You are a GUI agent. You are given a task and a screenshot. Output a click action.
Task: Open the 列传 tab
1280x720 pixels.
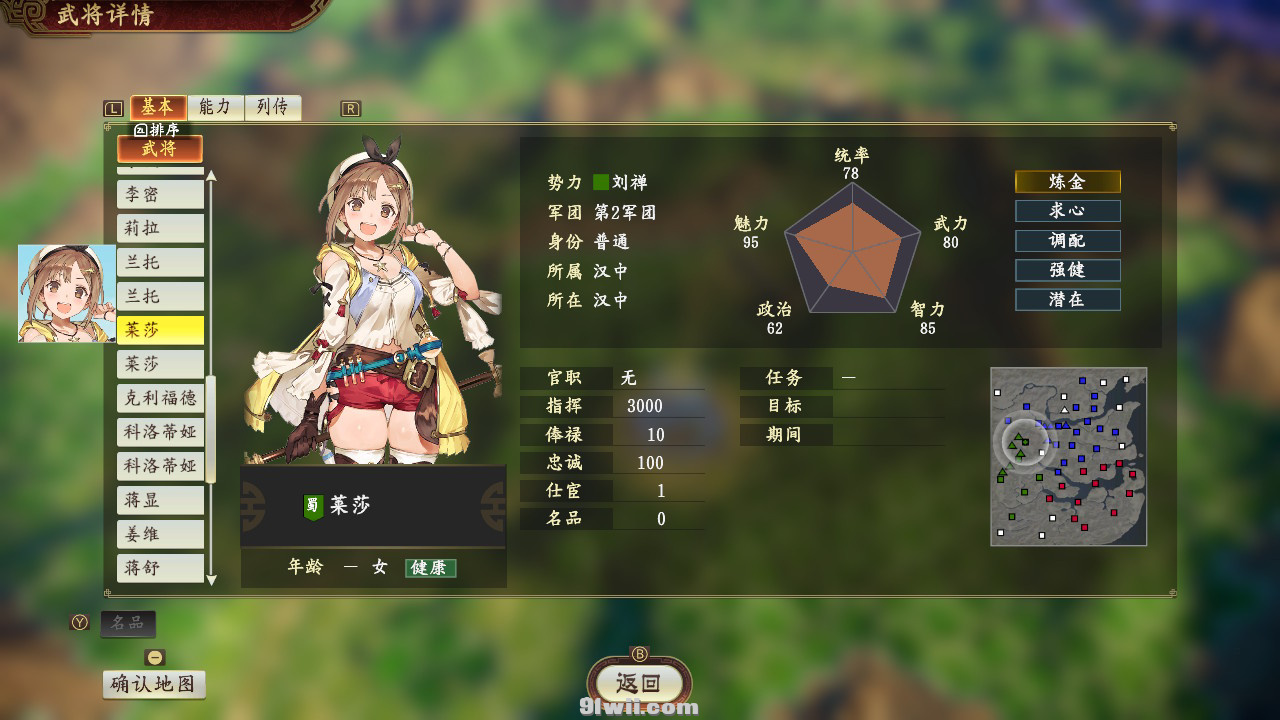[x=272, y=107]
